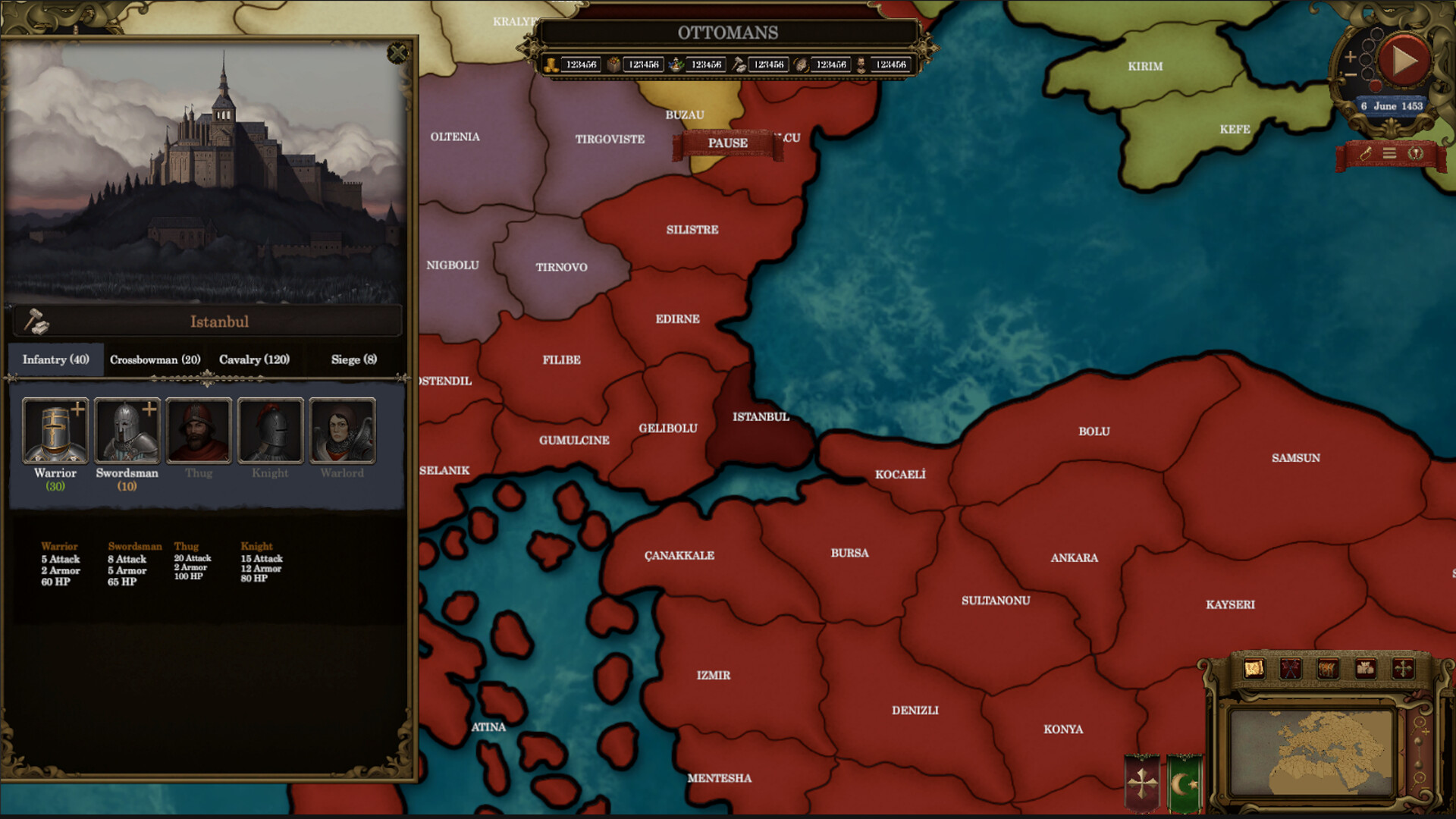Image resolution: width=1456 pixels, height=819 pixels.
Task: Select the crossed-flags diplomacy map mode
Action: point(1291,670)
